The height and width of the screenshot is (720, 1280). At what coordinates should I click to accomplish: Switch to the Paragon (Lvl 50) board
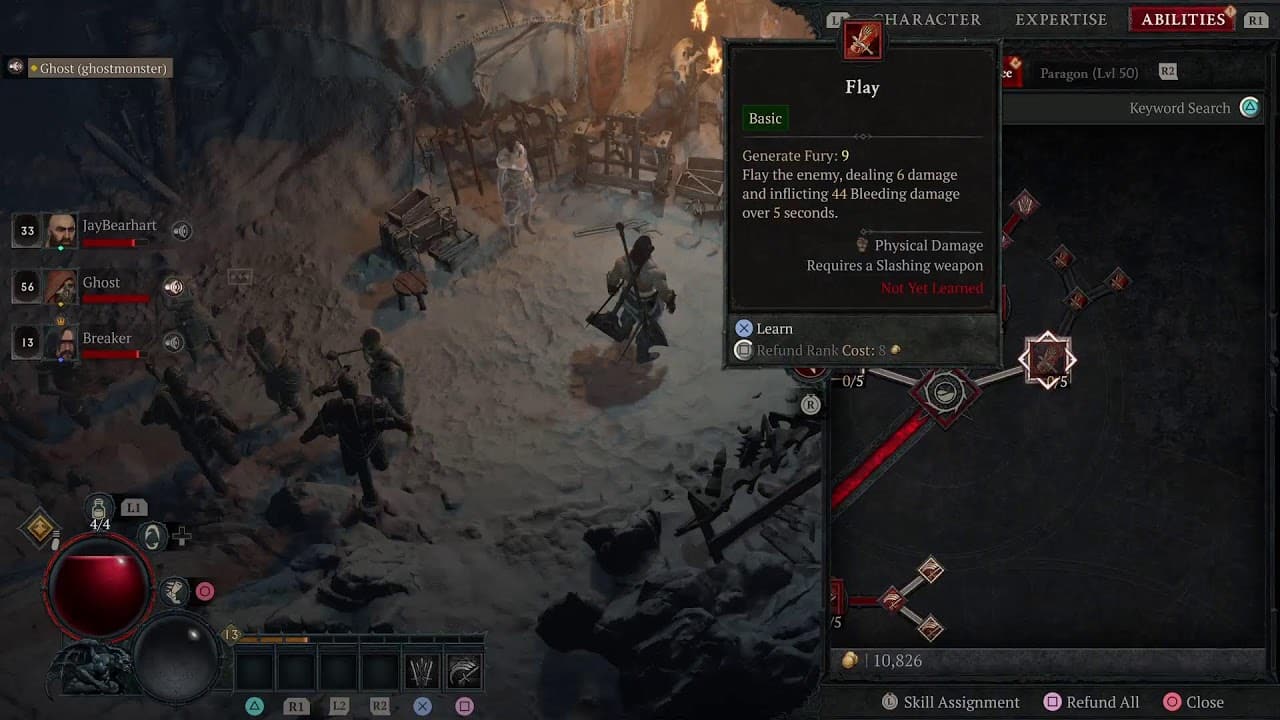1089,73
